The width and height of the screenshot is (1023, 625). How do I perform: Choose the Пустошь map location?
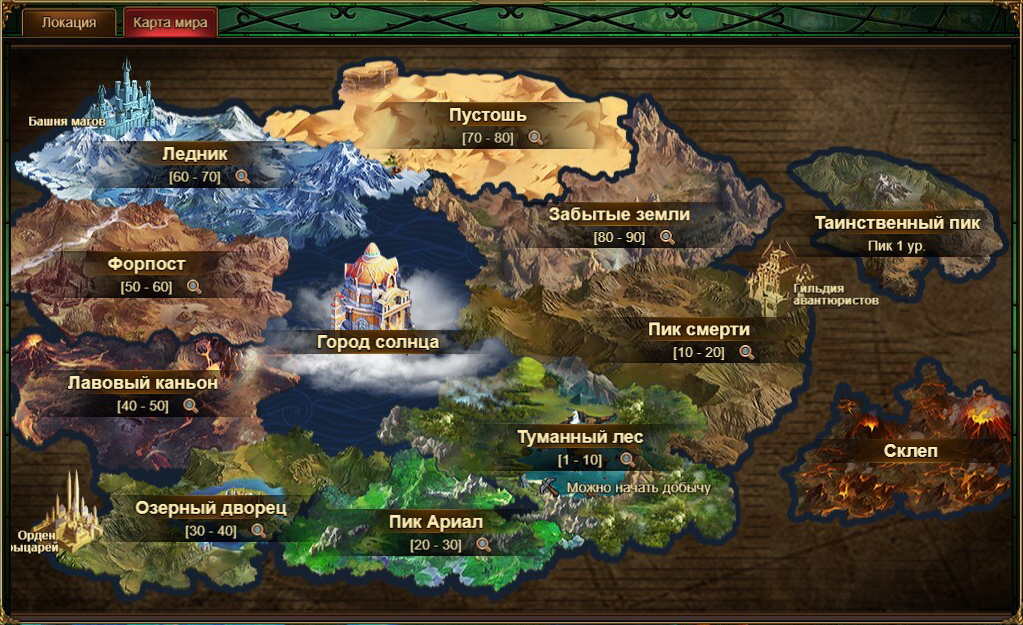(x=488, y=115)
